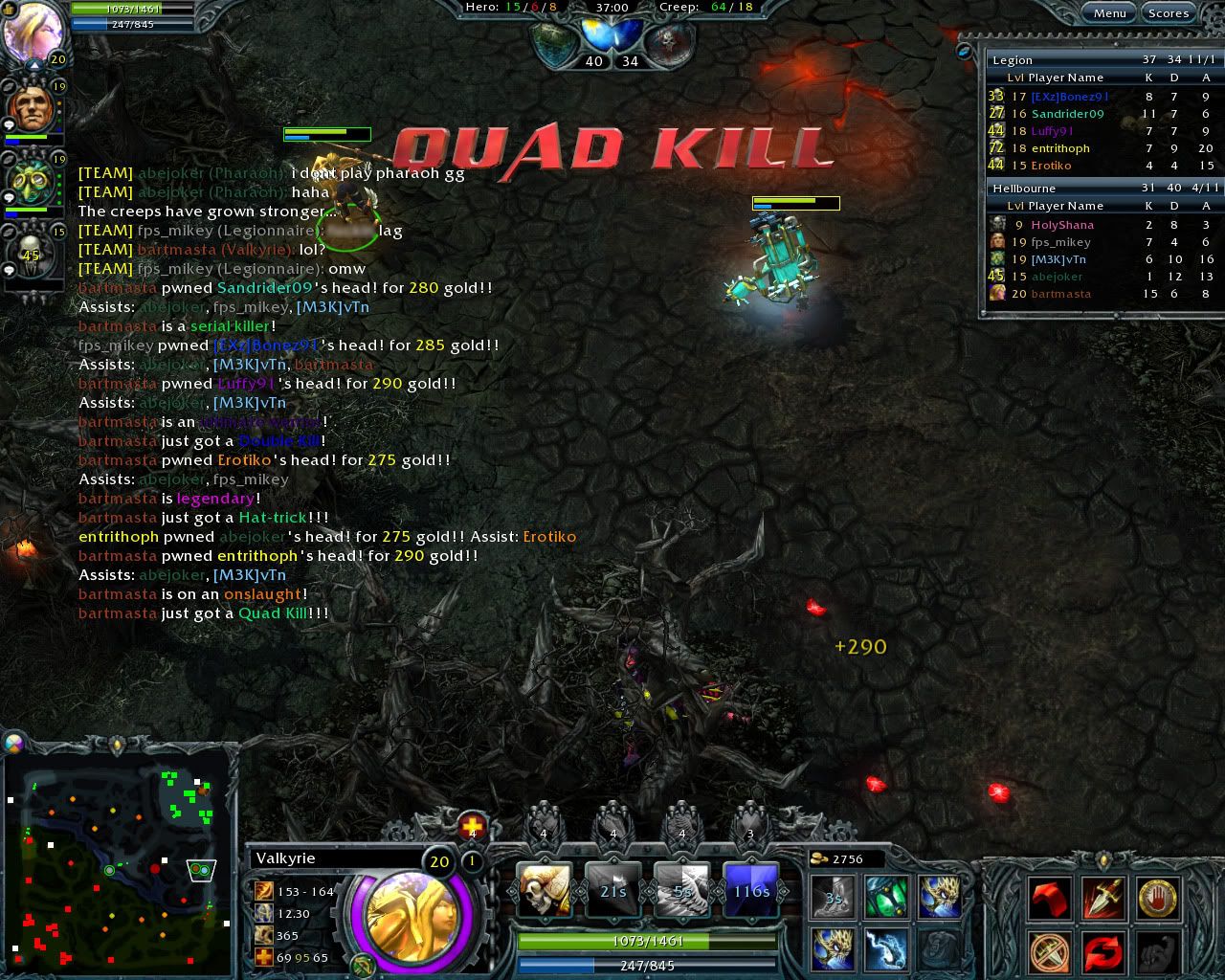The image size is (1225, 980).
Task: Click the dagger Attack command icon
Action: pos(1102,898)
